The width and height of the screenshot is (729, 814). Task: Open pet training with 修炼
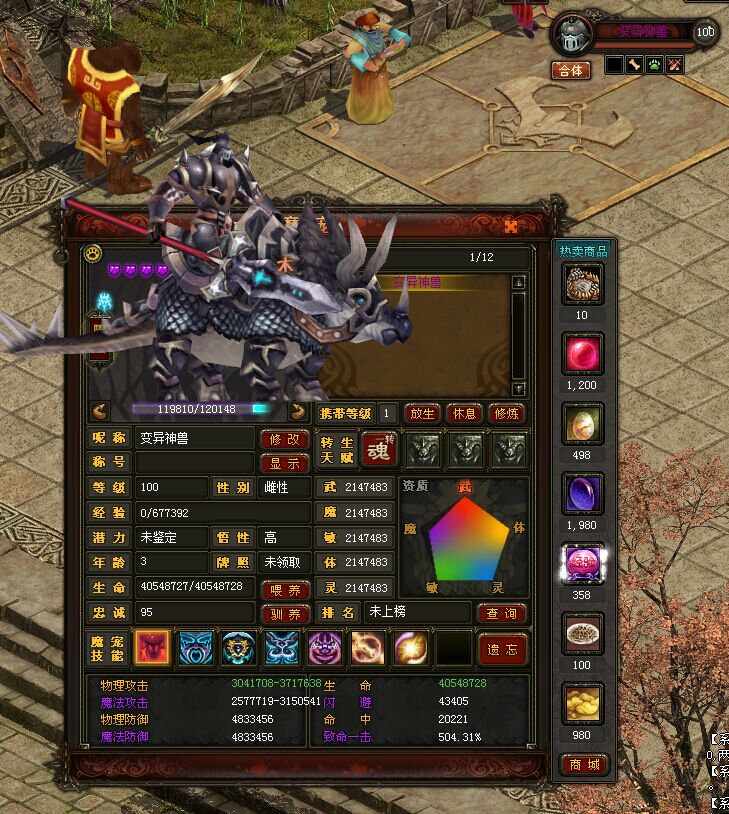point(506,413)
